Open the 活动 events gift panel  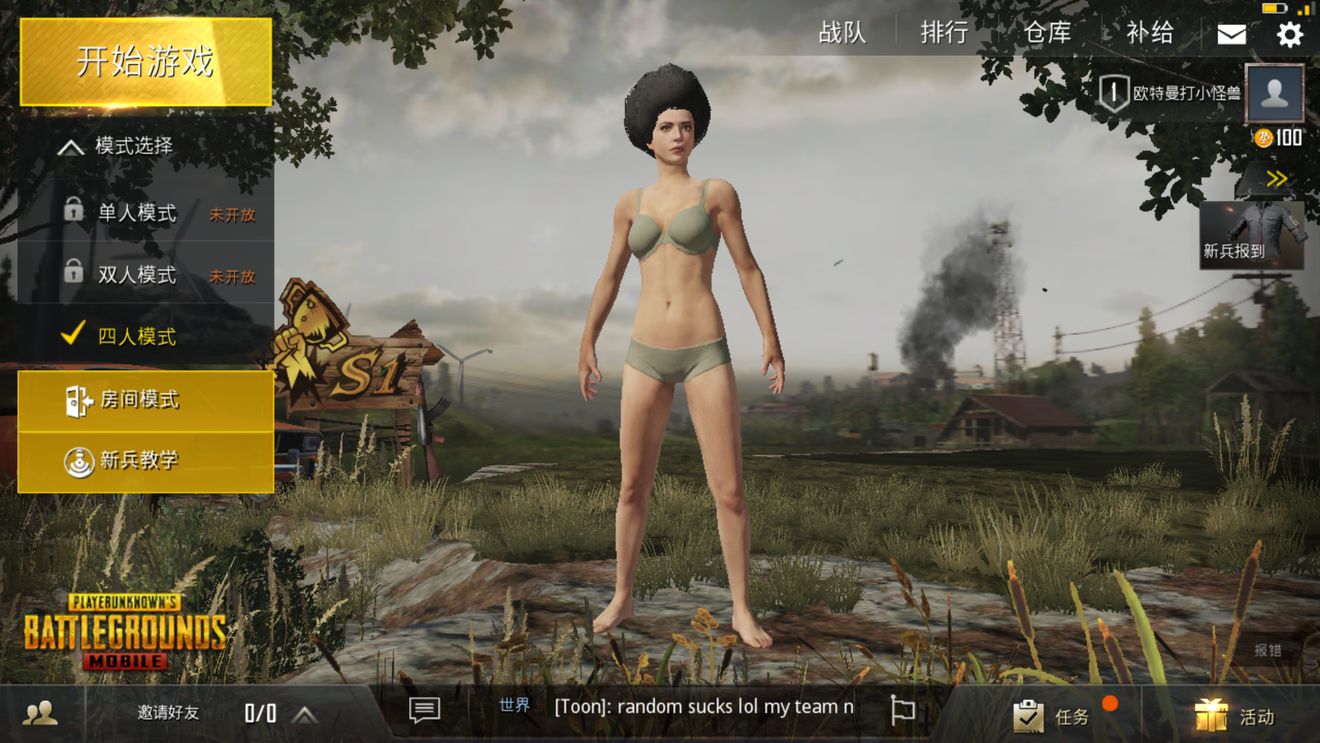1236,716
